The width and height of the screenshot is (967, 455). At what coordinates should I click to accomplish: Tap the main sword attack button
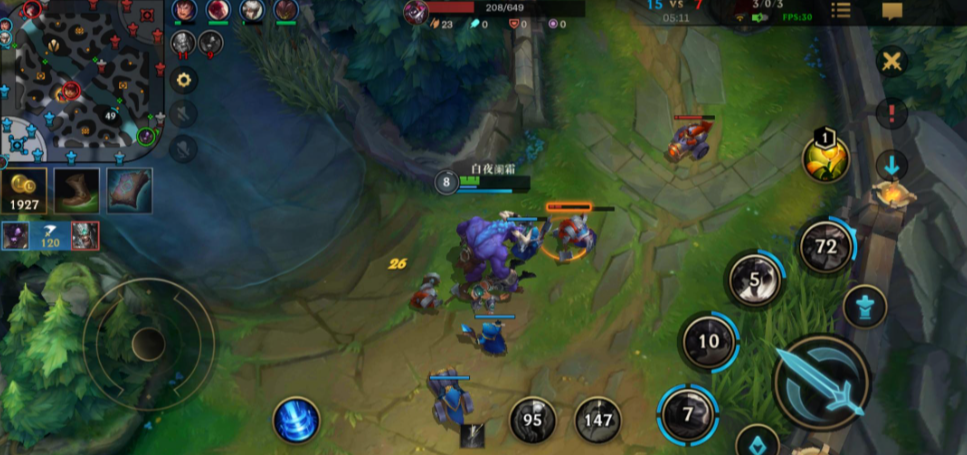822,383
